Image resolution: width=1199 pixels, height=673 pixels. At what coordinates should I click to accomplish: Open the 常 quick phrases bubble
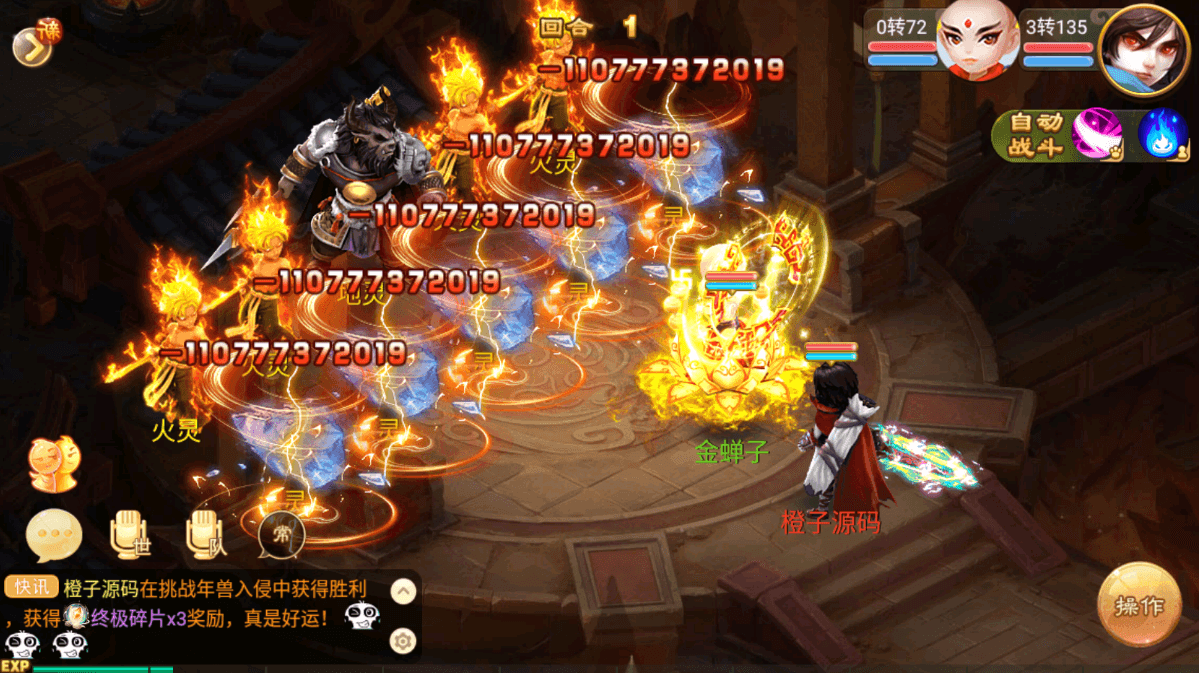click(281, 535)
